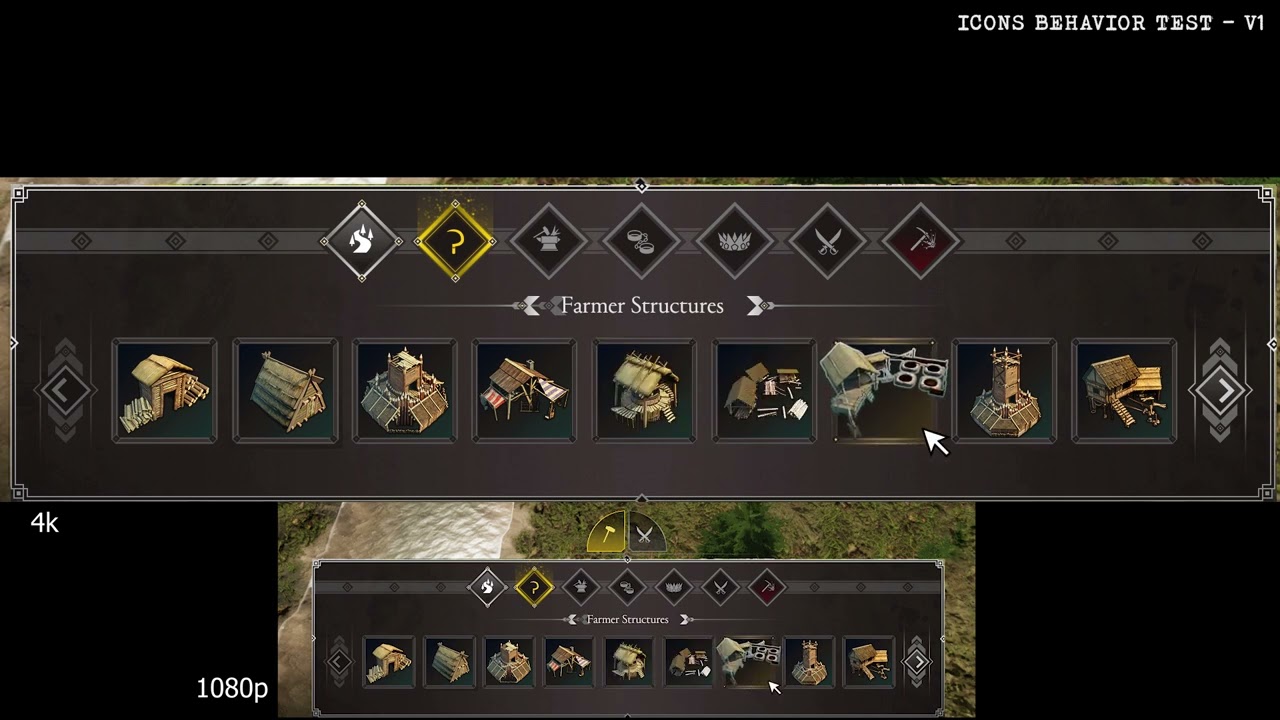1280x720 pixels.
Task: Switch to the anvil tab in the 4k panel
Action: [x=548, y=241]
